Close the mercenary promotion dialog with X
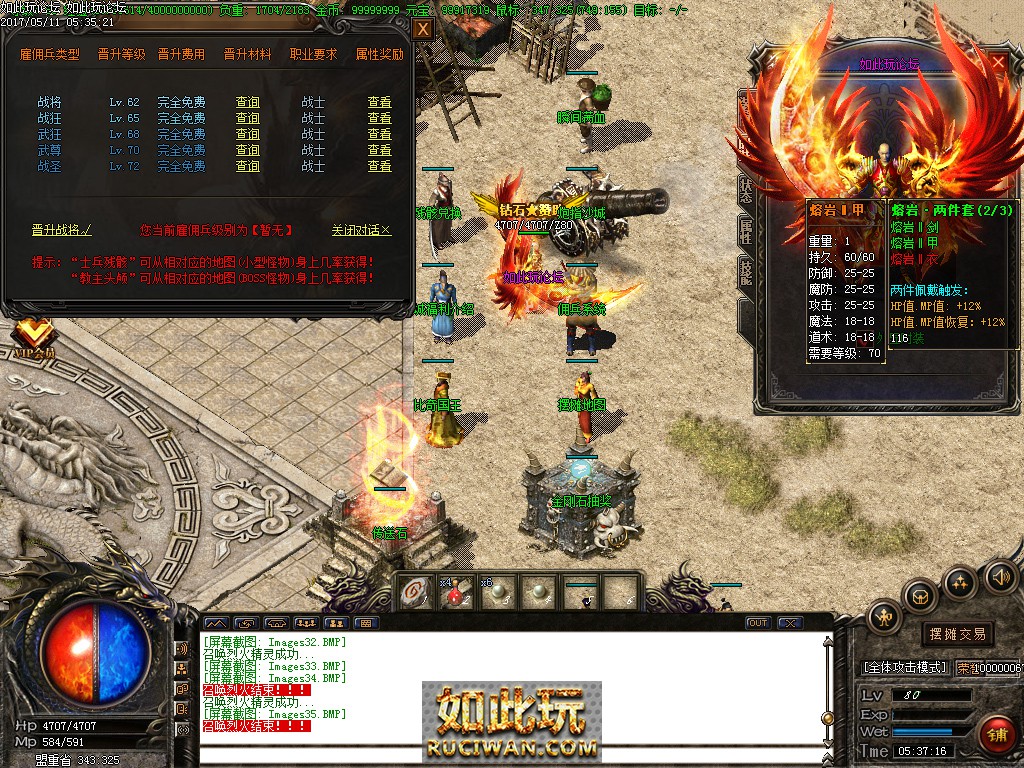1024x768 pixels. coord(423,29)
